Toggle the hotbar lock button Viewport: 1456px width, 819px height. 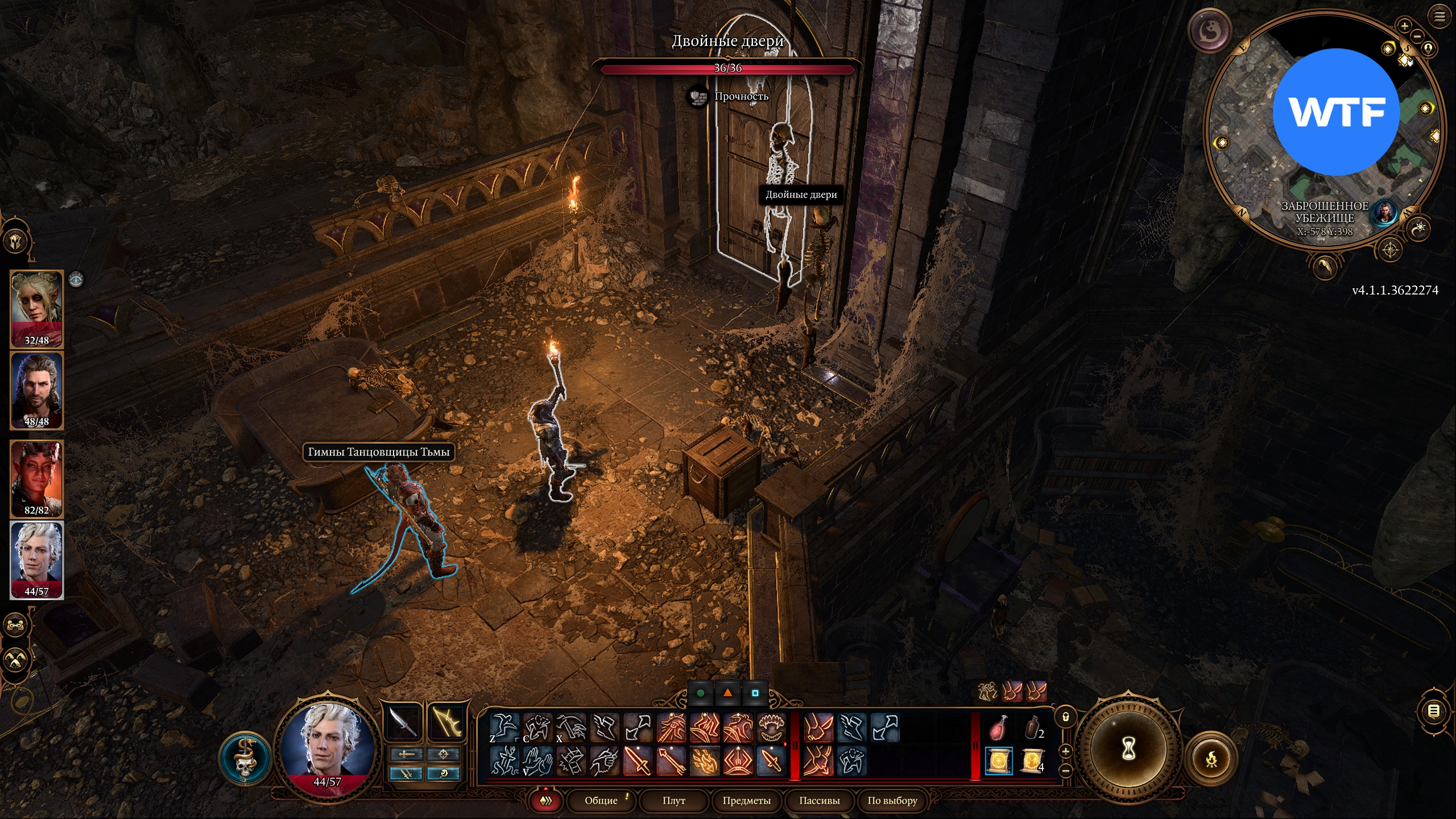click(1066, 717)
